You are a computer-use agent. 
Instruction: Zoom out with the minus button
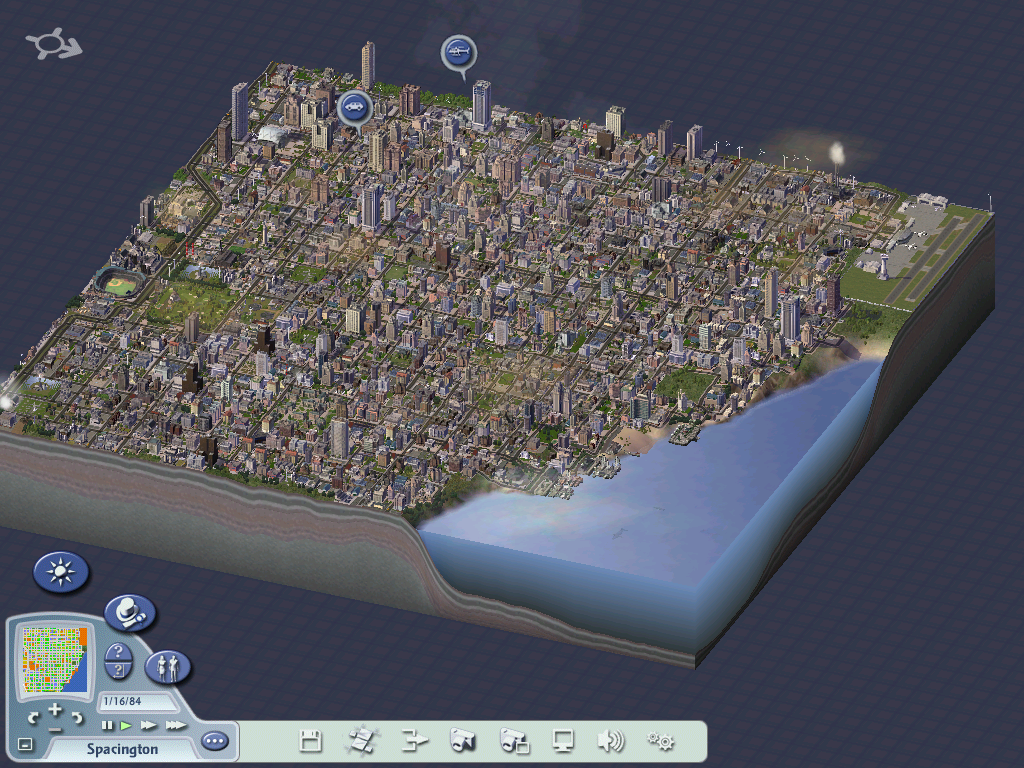click(55, 727)
